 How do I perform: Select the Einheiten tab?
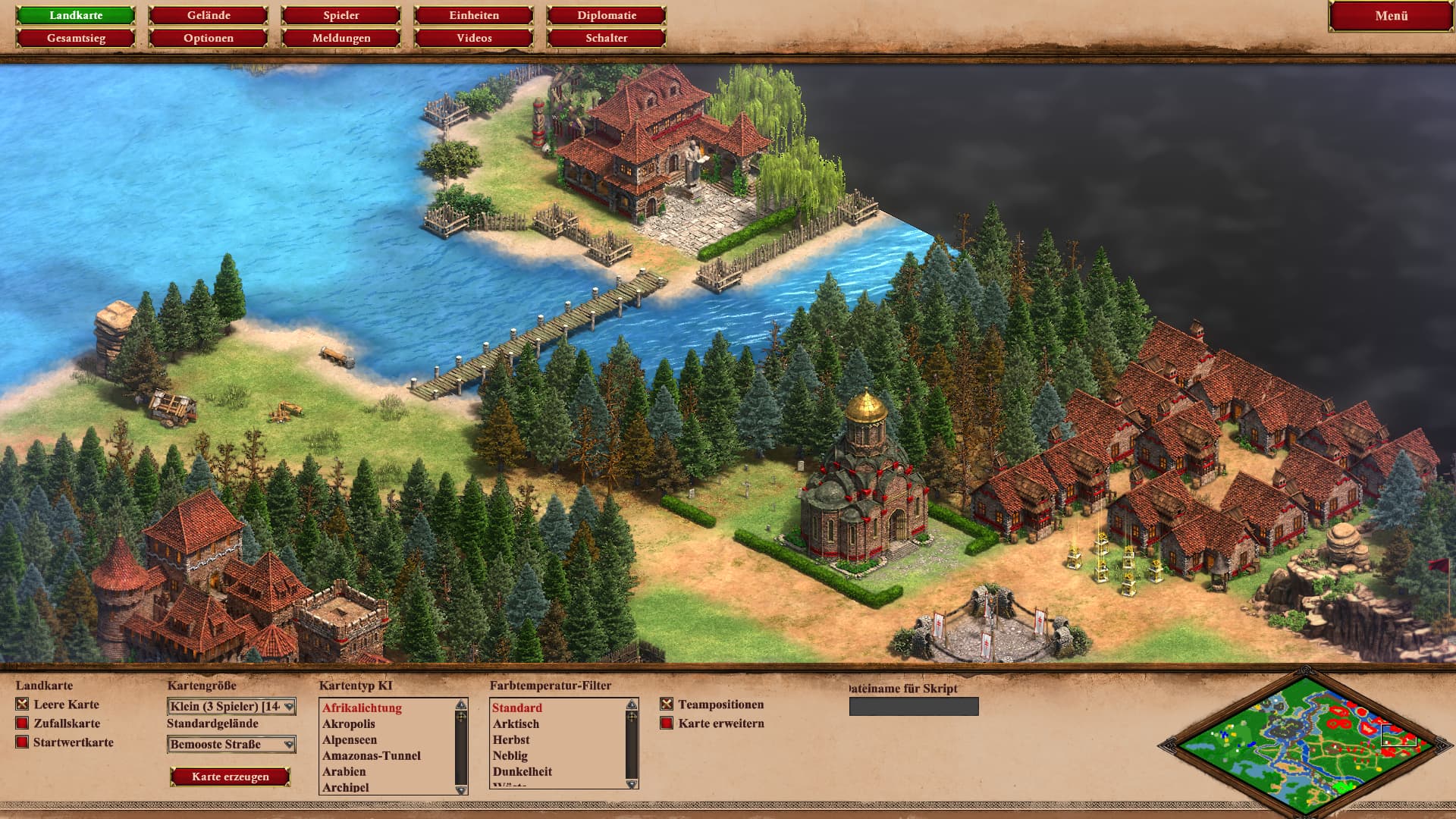[474, 15]
